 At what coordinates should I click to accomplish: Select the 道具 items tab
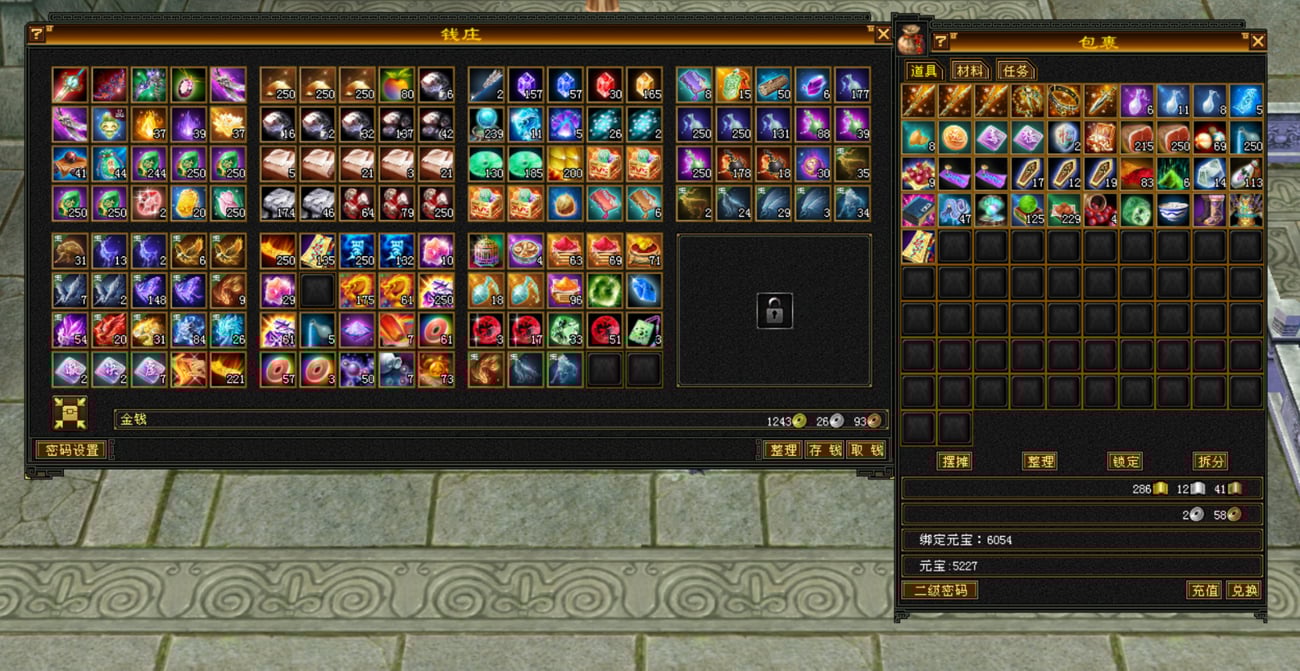(x=923, y=71)
